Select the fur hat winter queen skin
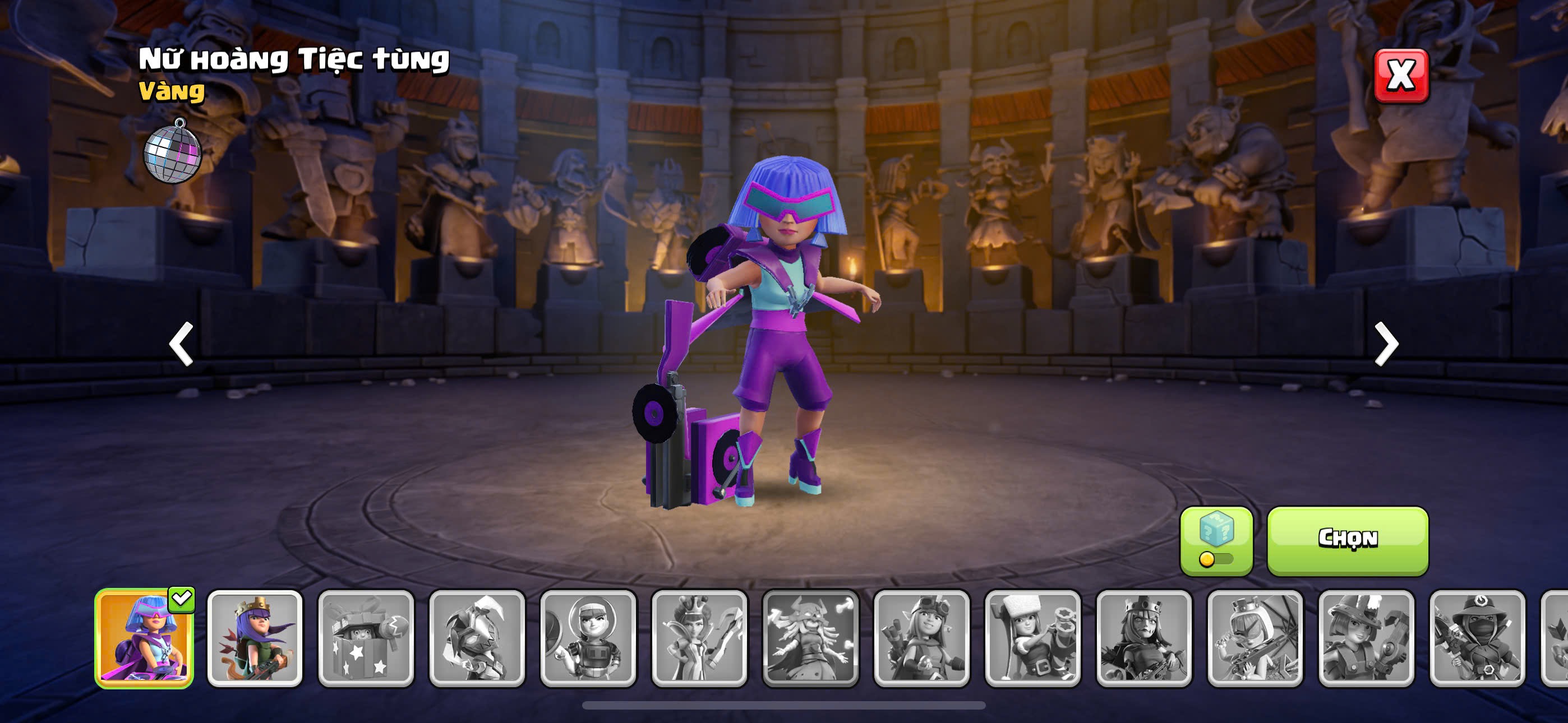Viewport: 1568px width, 723px height. [x=1032, y=638]
